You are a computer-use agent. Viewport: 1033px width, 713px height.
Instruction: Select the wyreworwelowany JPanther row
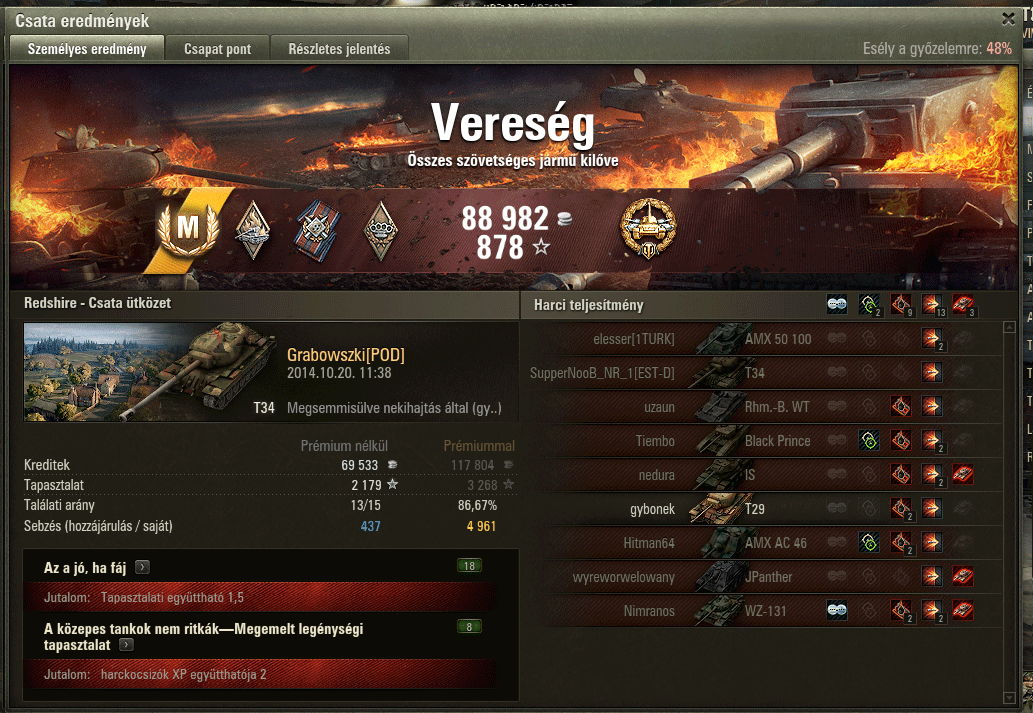pos(760,577)
